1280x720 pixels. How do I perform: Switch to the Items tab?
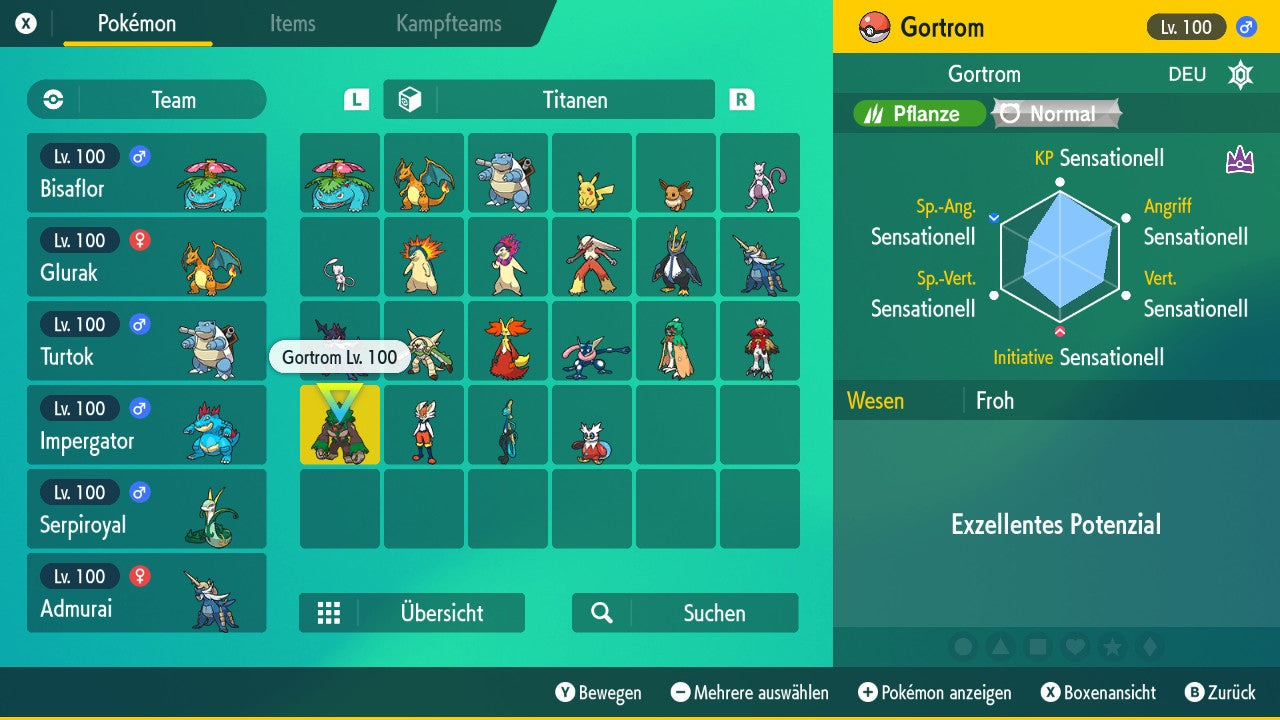pyautogui.click(x=292, y=24)
